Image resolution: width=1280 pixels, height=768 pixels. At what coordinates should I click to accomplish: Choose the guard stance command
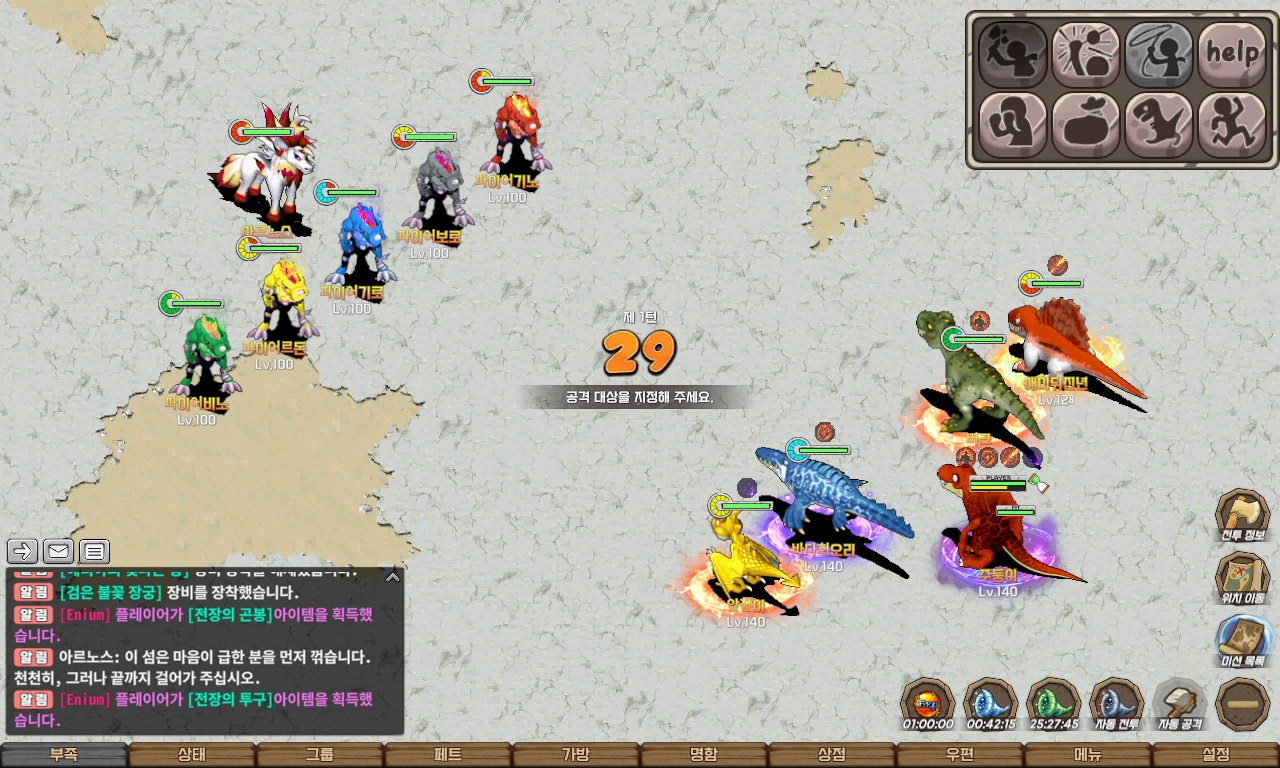point(1013,125)
